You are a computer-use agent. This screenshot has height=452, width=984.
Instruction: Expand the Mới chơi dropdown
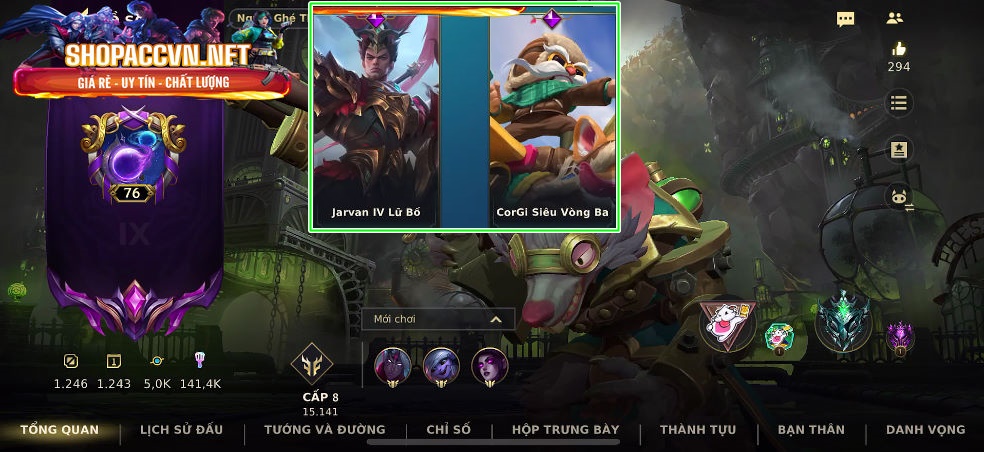click(438, 319)
